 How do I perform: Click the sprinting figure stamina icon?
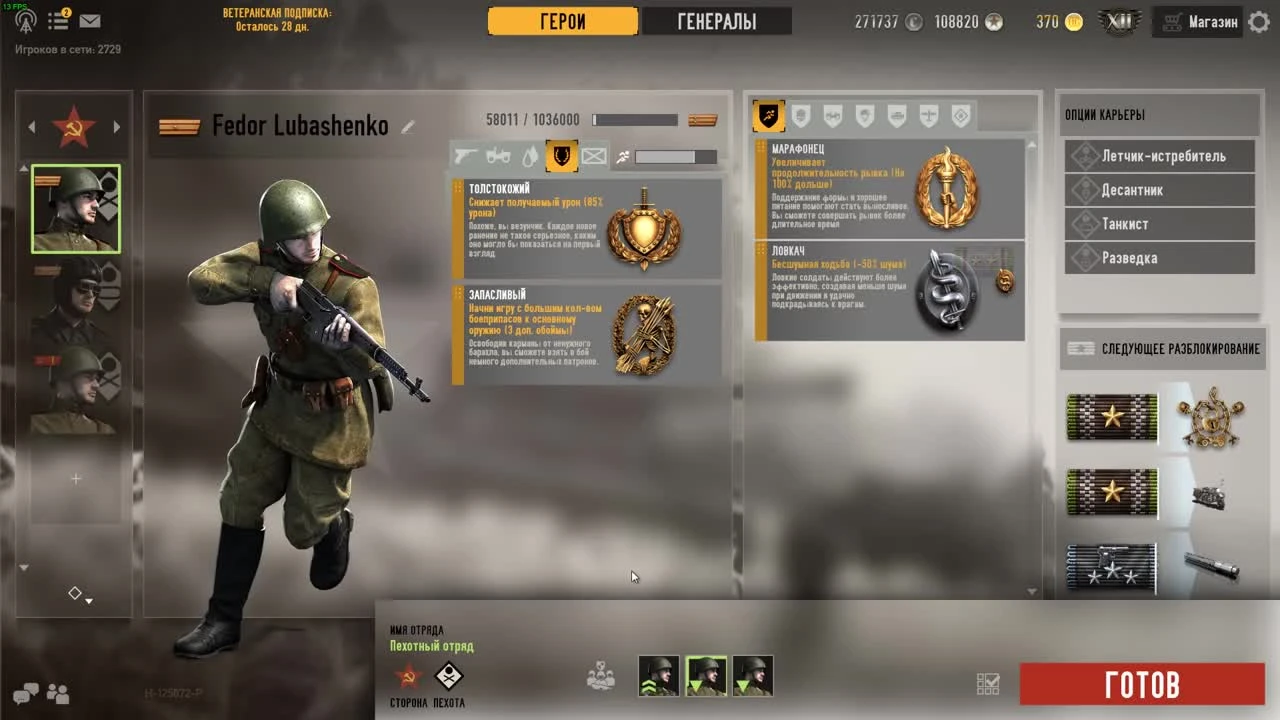tap(623, 157)
